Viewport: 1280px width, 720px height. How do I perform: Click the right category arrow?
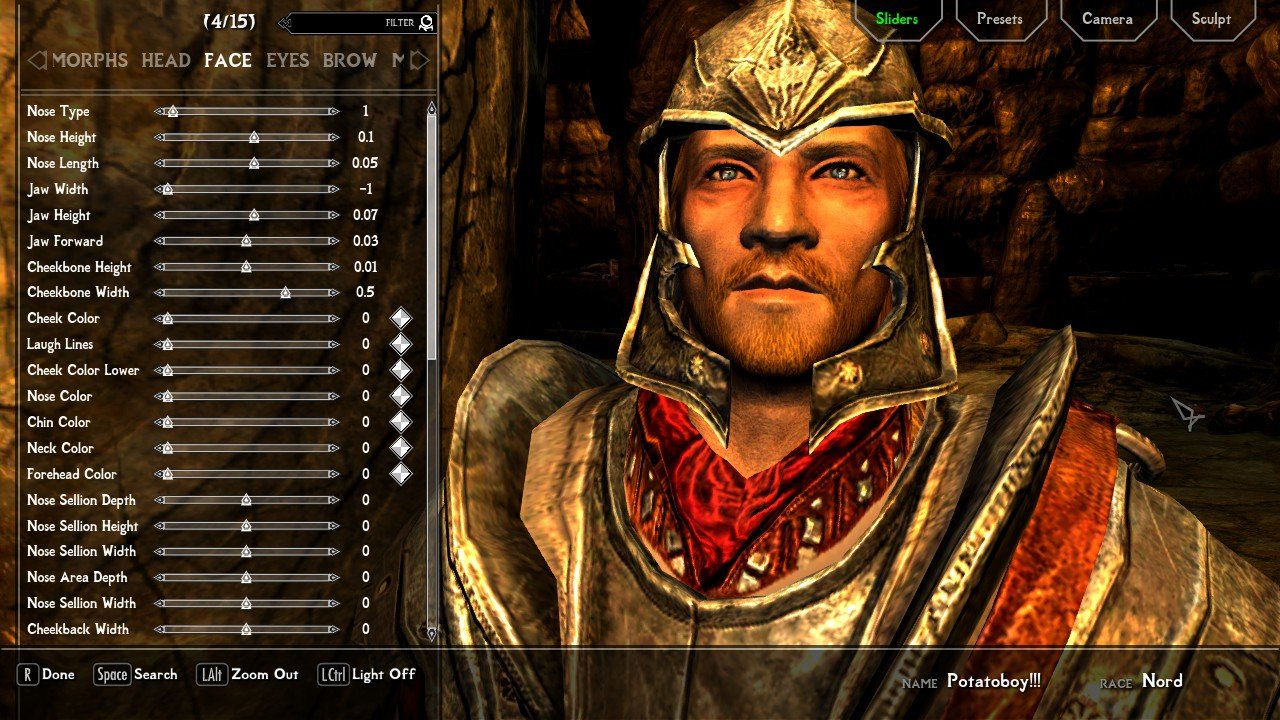point(421,61)
